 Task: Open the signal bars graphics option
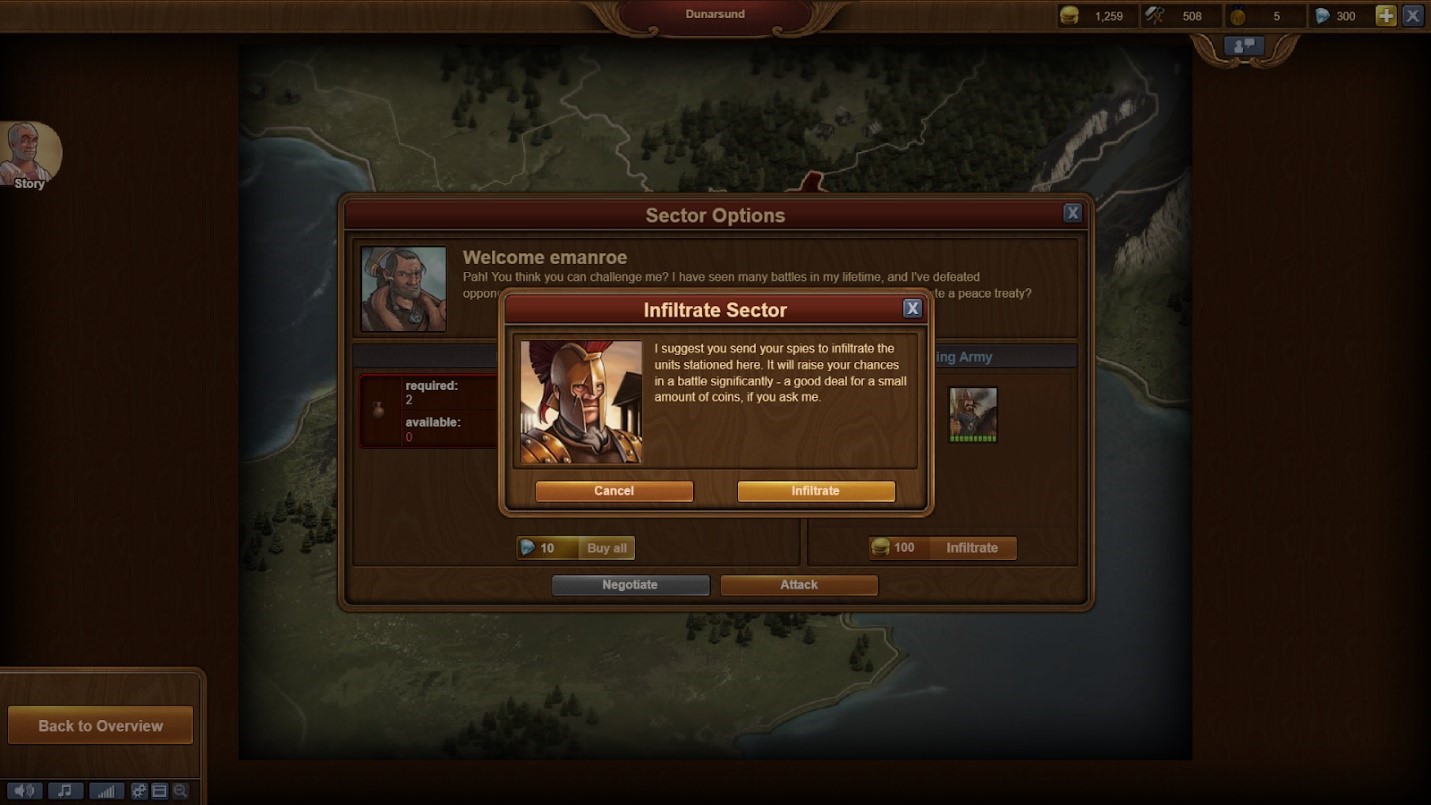click(106, 791)
